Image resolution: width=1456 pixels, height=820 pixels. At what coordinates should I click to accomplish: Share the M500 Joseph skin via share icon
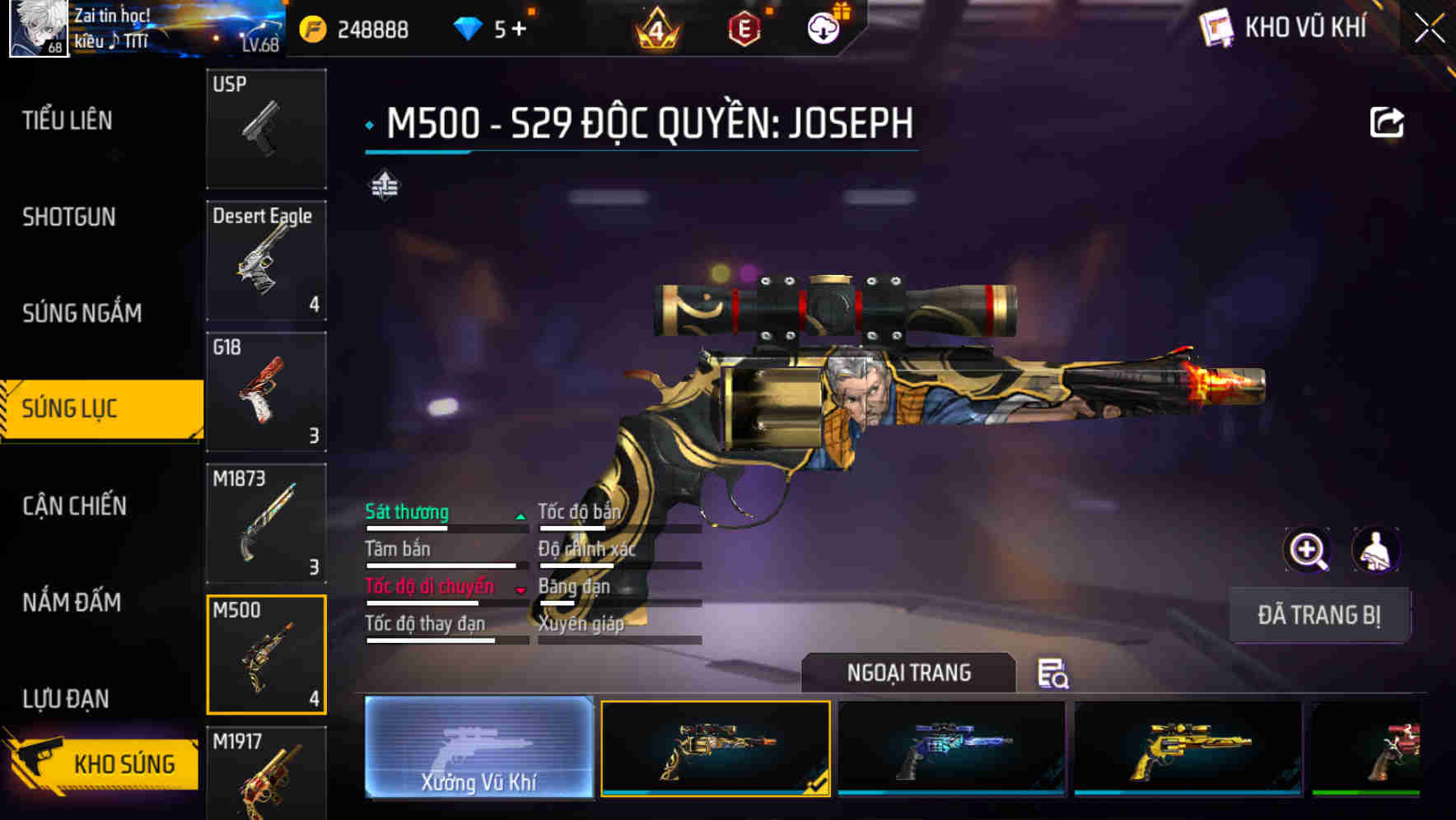point(1388,121)
